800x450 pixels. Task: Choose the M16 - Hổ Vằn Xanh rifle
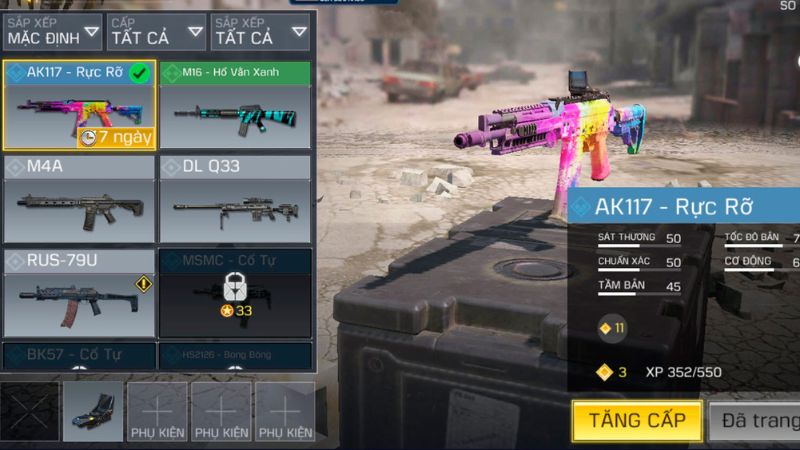pos(235,107)
